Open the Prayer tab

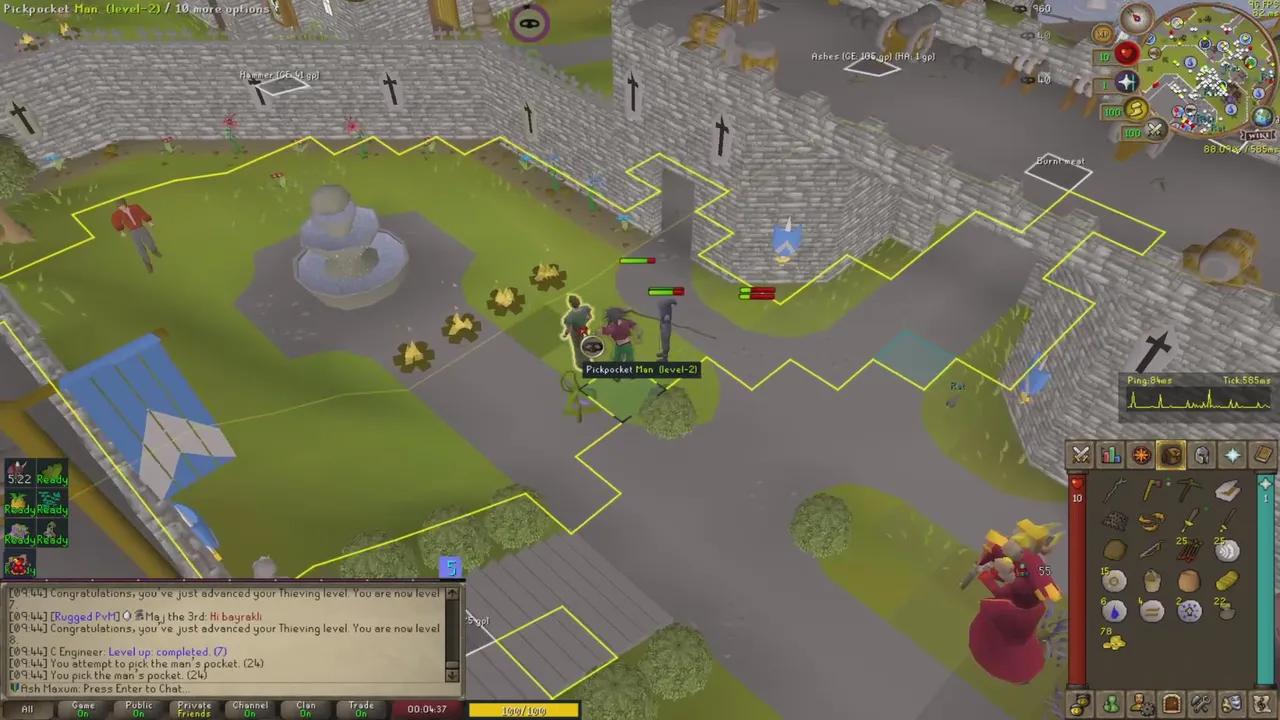coord(1232,455)
